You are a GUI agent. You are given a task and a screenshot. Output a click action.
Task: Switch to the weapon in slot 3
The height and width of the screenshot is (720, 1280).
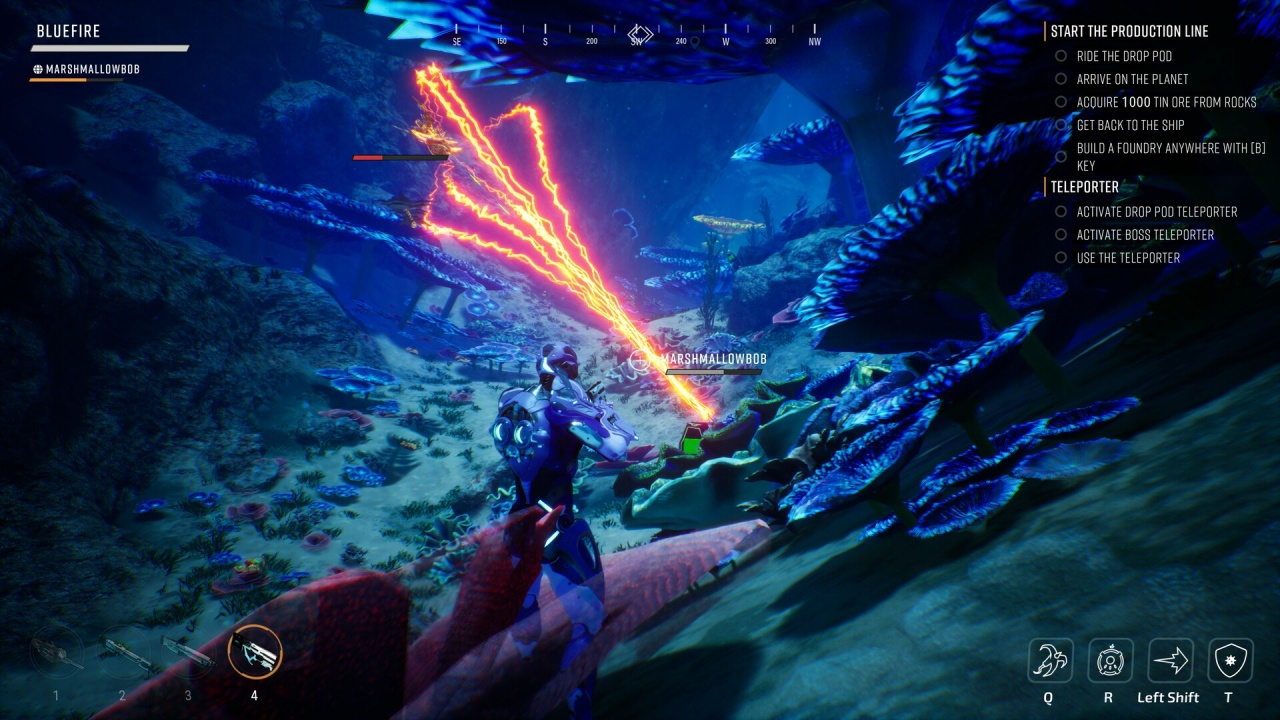pos(188,654)
